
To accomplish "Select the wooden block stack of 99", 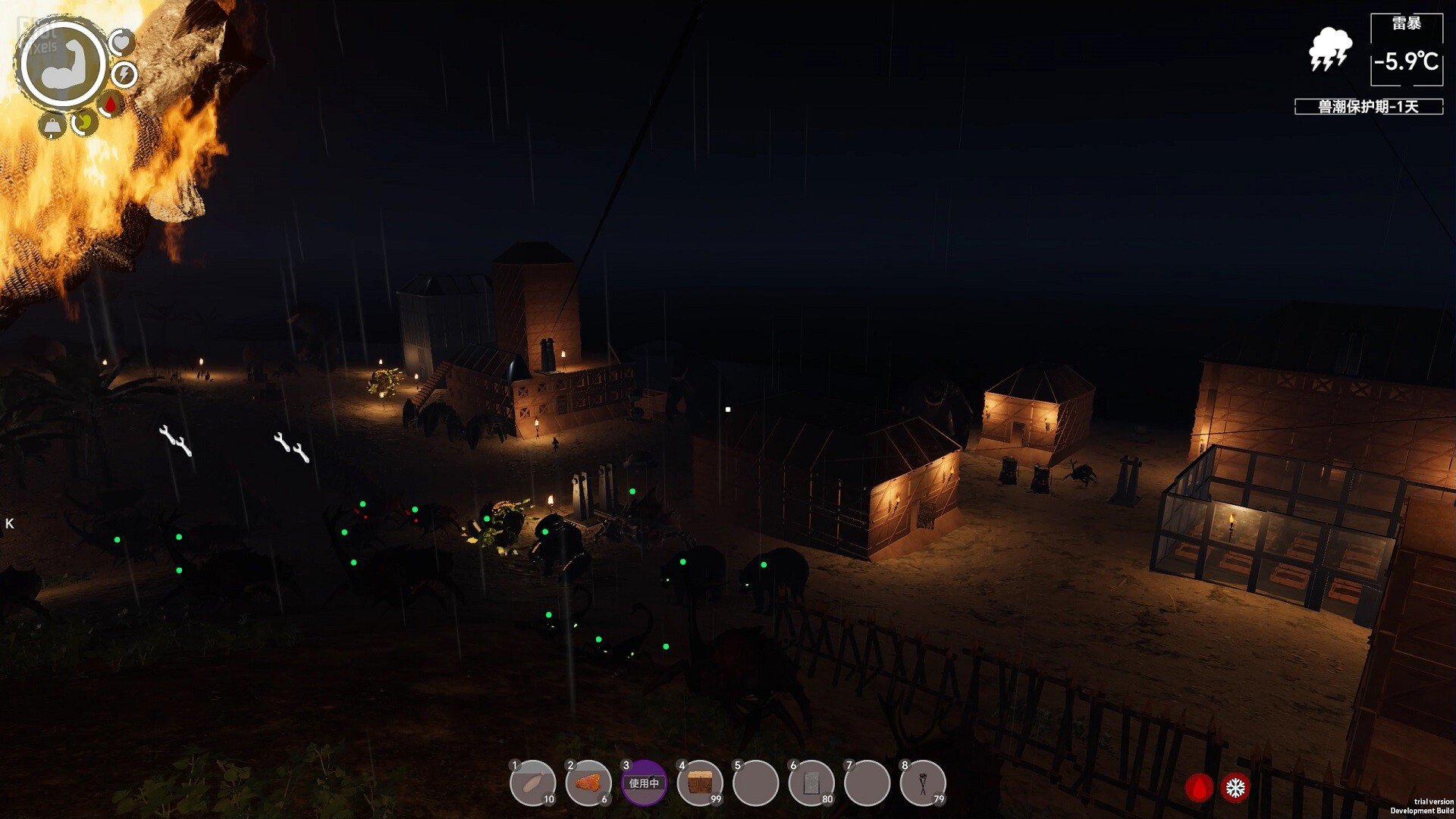I will [x=700, y=783].
